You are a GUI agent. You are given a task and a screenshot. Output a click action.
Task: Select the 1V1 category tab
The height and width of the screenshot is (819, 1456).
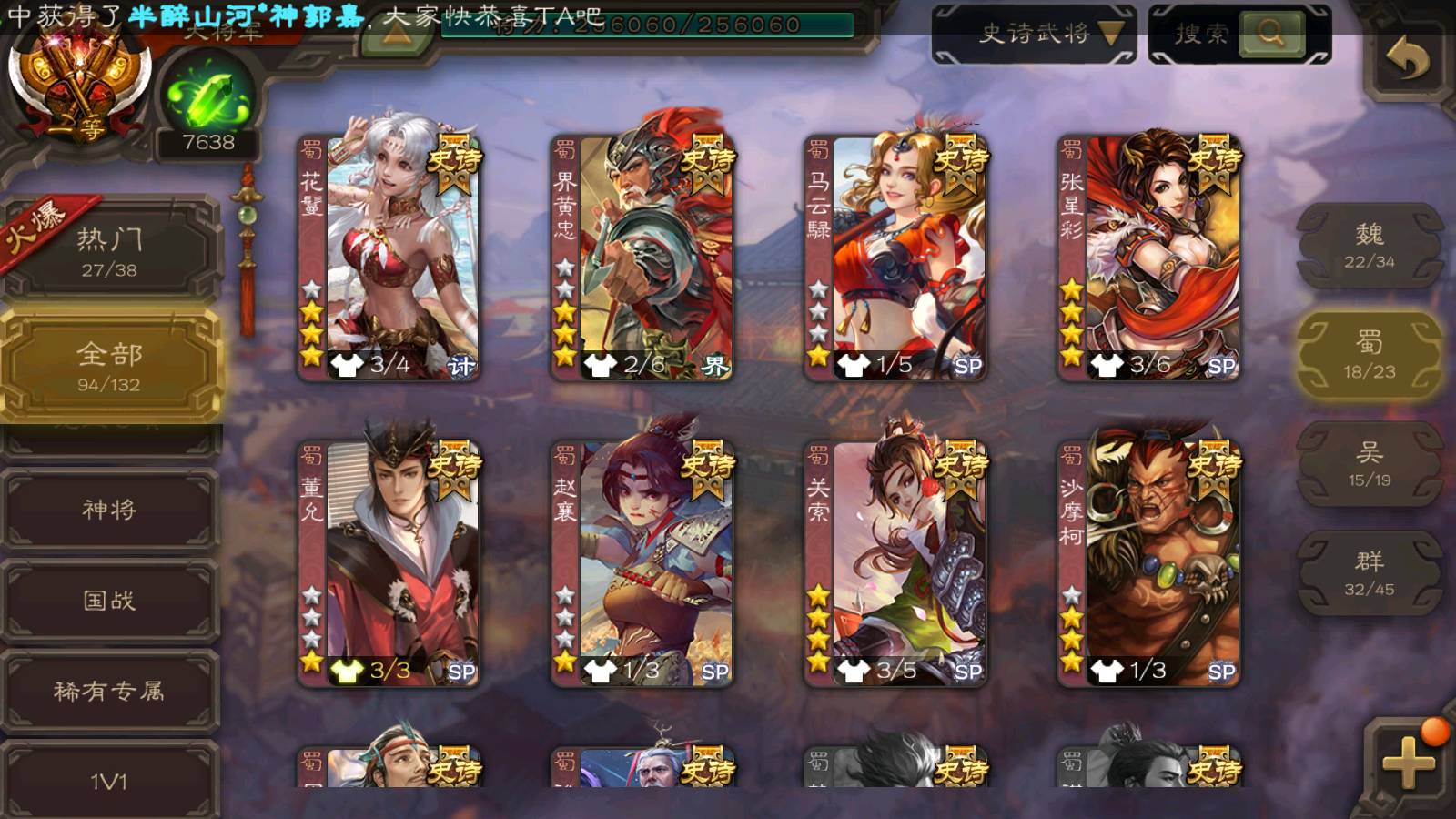109,781
